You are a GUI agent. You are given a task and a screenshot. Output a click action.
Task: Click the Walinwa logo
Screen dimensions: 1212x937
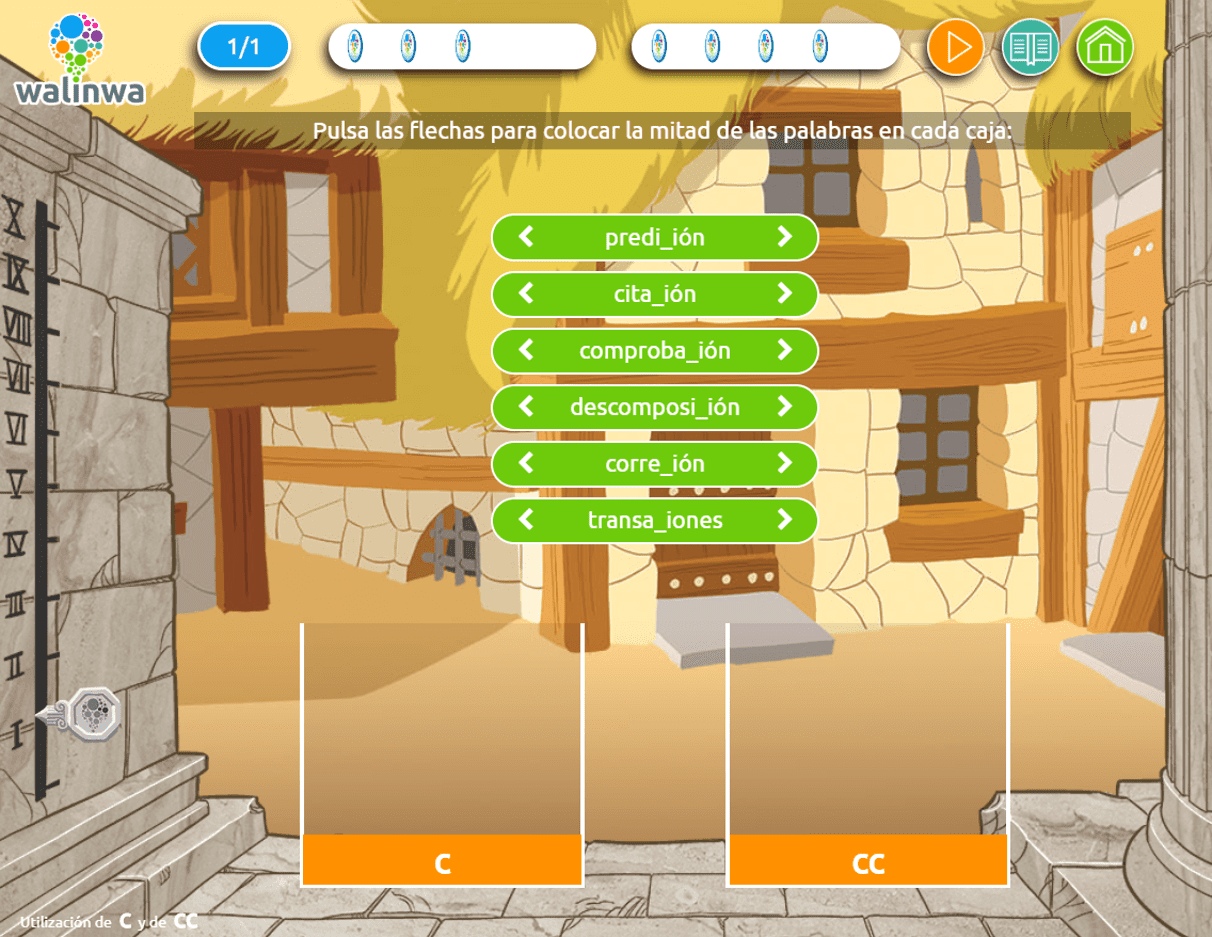click(79, 59)
